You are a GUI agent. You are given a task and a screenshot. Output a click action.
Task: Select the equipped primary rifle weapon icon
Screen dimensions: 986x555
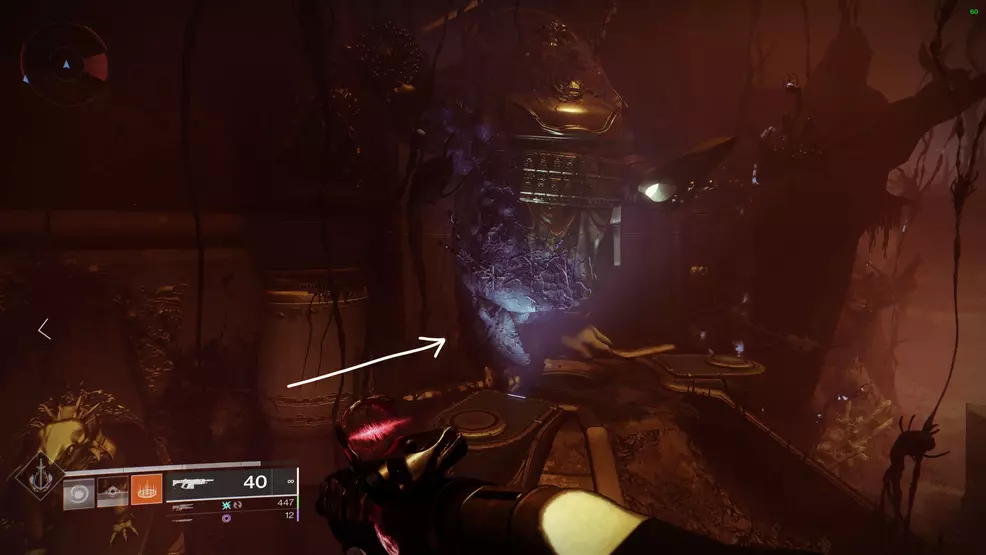[192, 482]
